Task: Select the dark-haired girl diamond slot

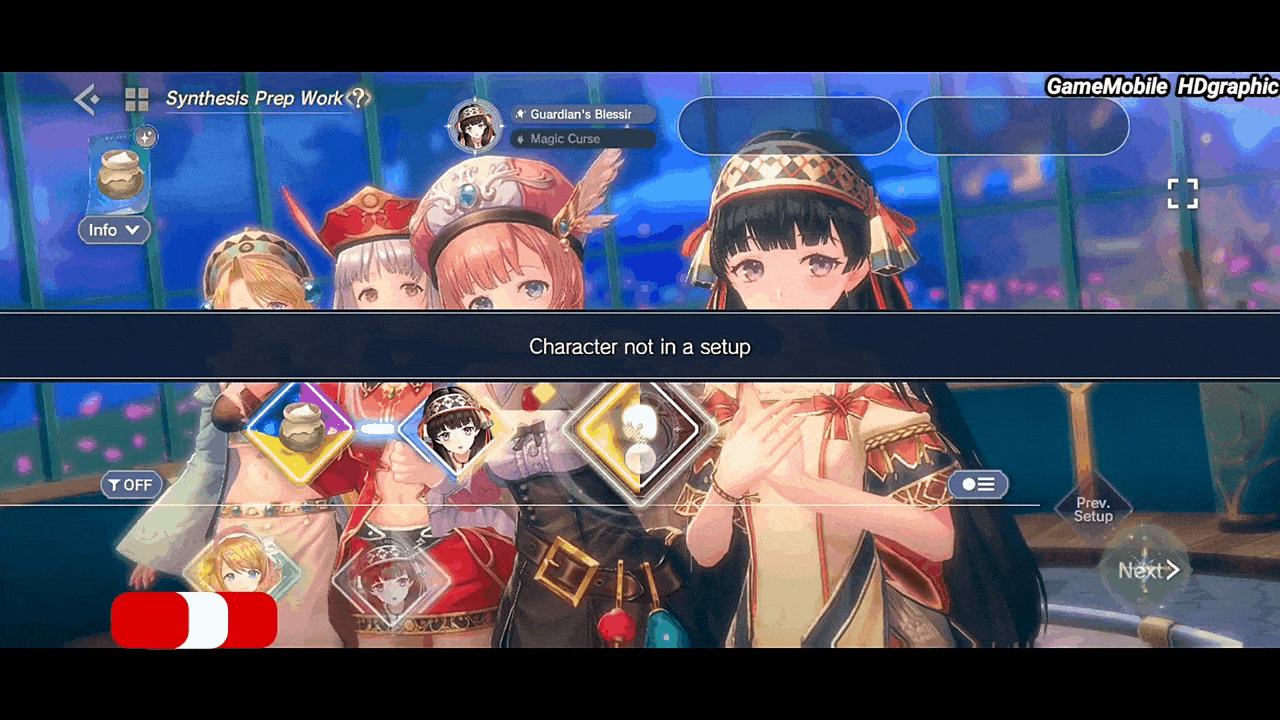Action: pyautogui.click(x=451, y=430)
